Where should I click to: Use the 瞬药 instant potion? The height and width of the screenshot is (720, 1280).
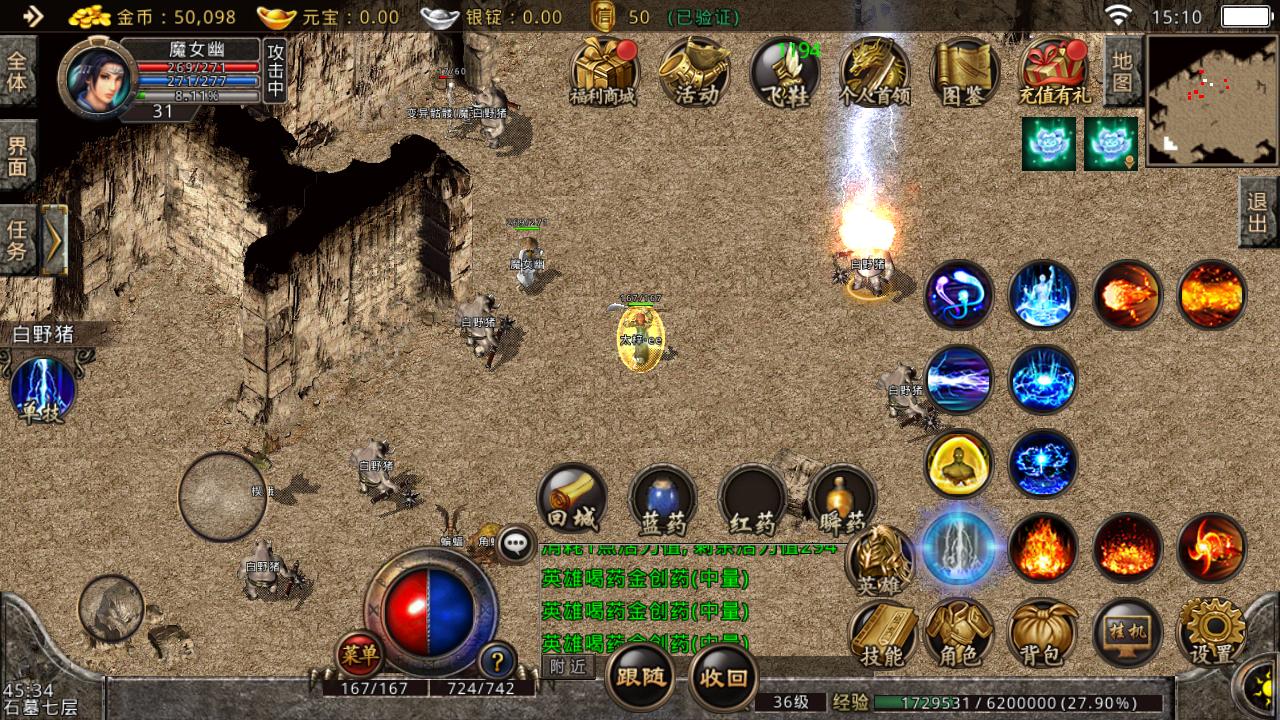coord(842,498)
